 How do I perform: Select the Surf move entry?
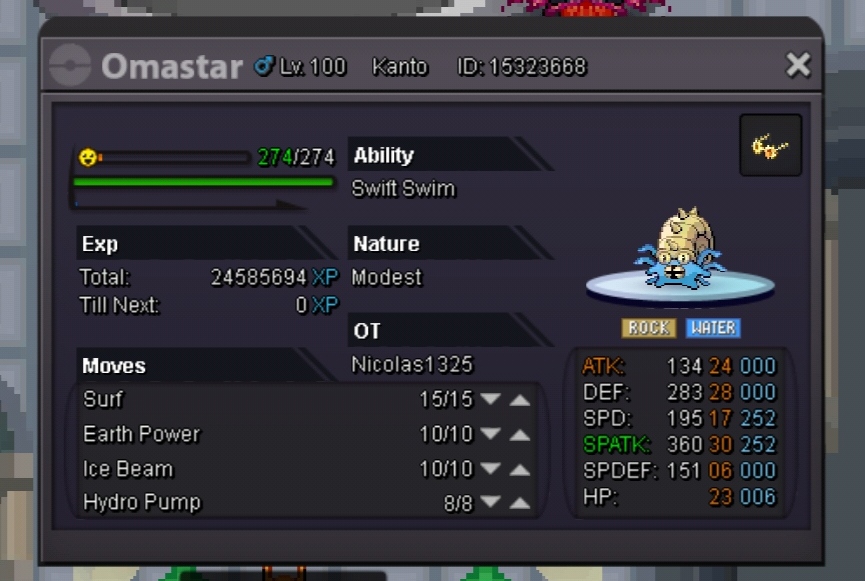104,400
